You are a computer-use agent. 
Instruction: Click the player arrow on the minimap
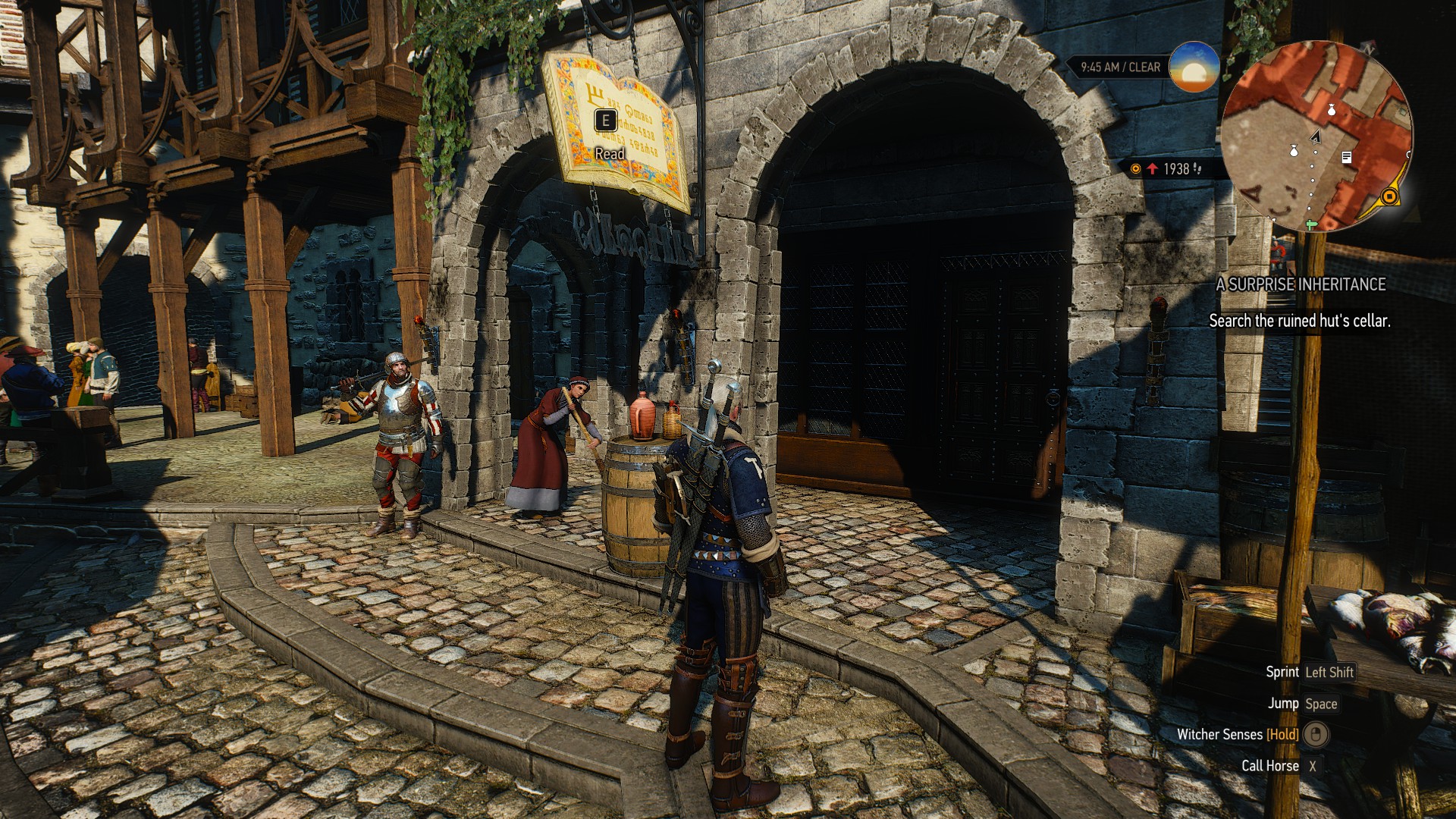pos(1316,137)
